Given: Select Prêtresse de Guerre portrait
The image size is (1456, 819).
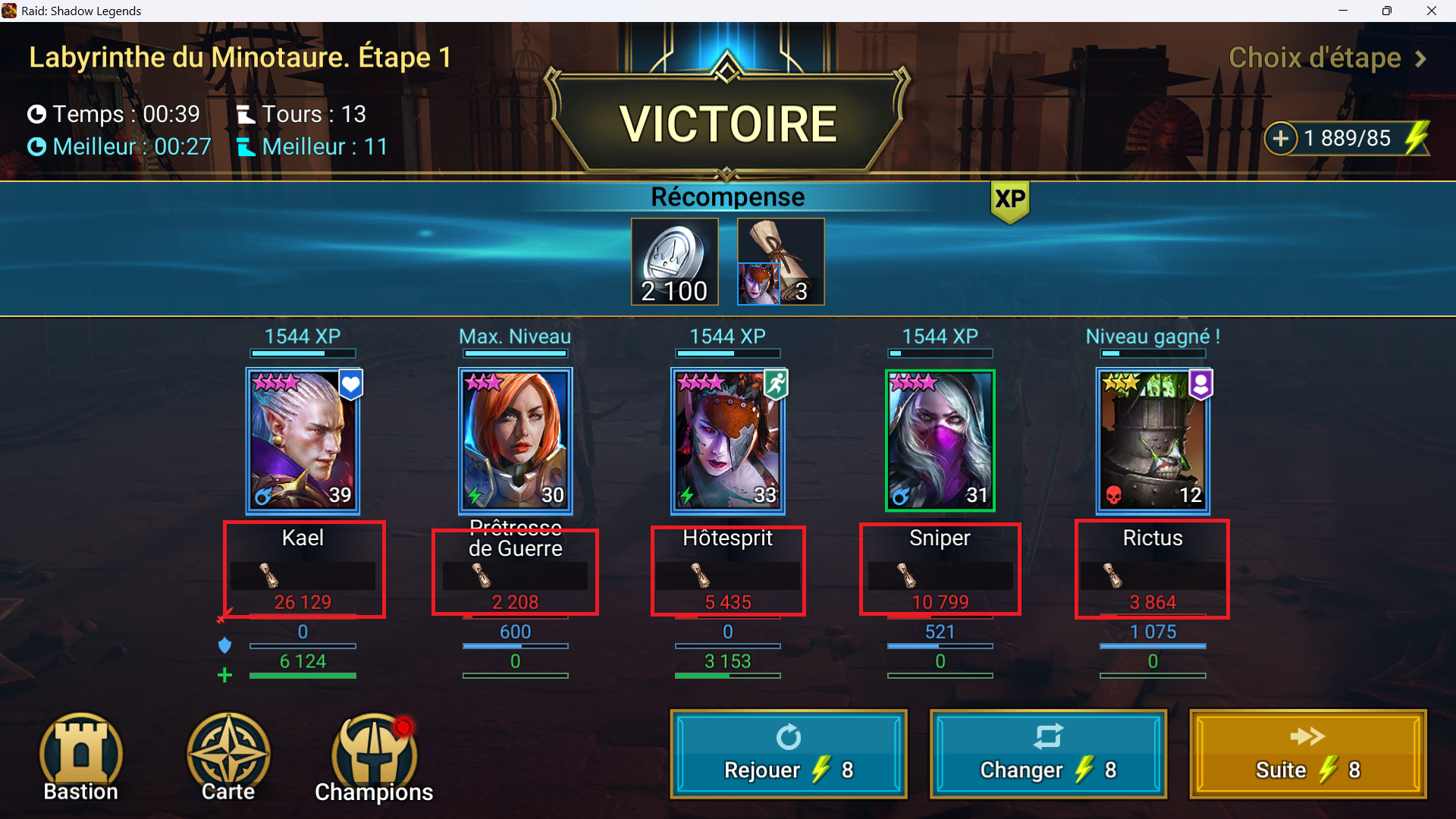Looking at the screenshot, I should (x=516, y=440).
